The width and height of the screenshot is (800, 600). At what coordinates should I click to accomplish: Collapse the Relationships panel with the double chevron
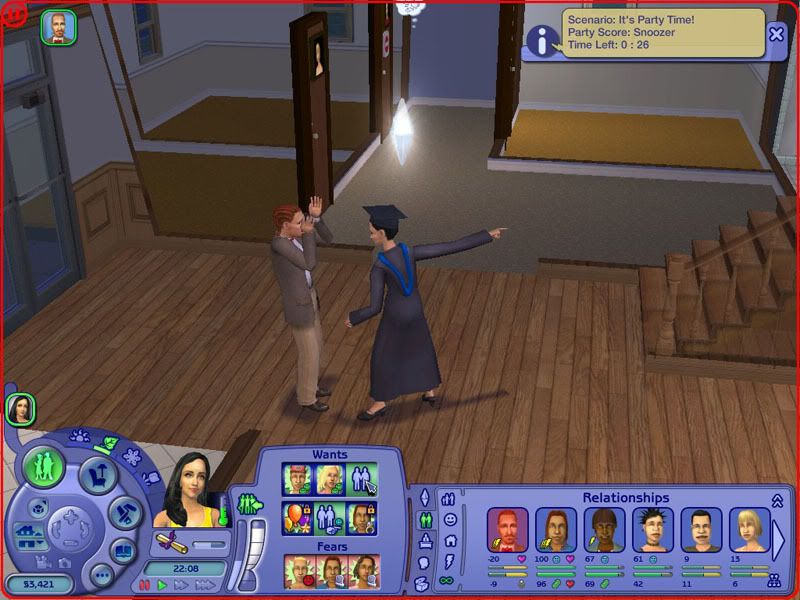(776, 500)
